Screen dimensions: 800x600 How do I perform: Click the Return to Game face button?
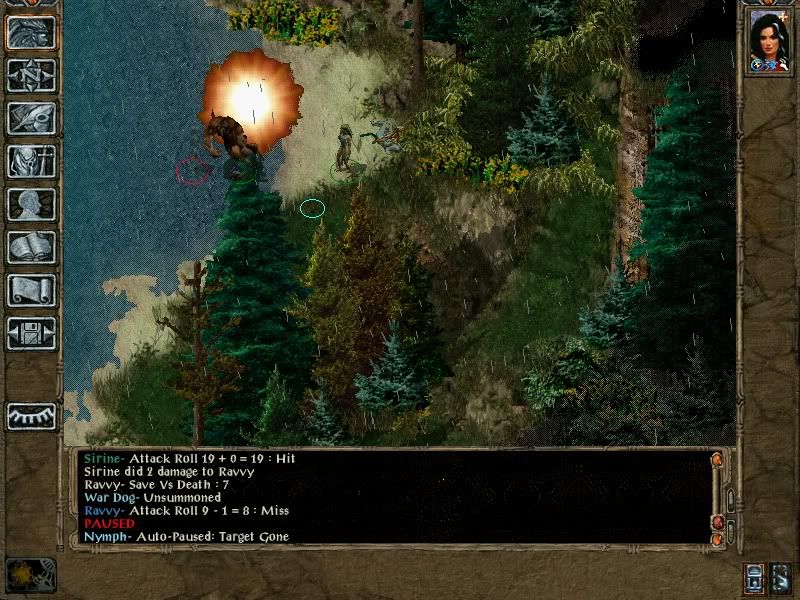[x=31, y=32]
